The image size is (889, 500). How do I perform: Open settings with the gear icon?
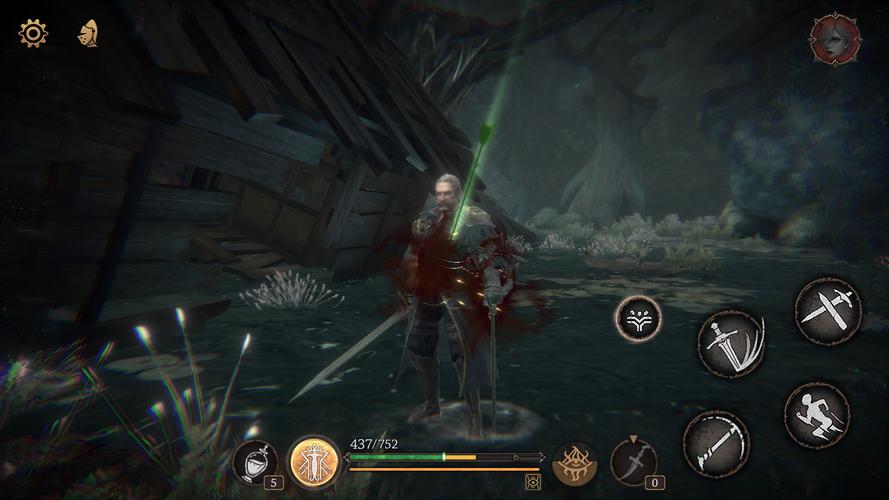[x=33, y=33]
